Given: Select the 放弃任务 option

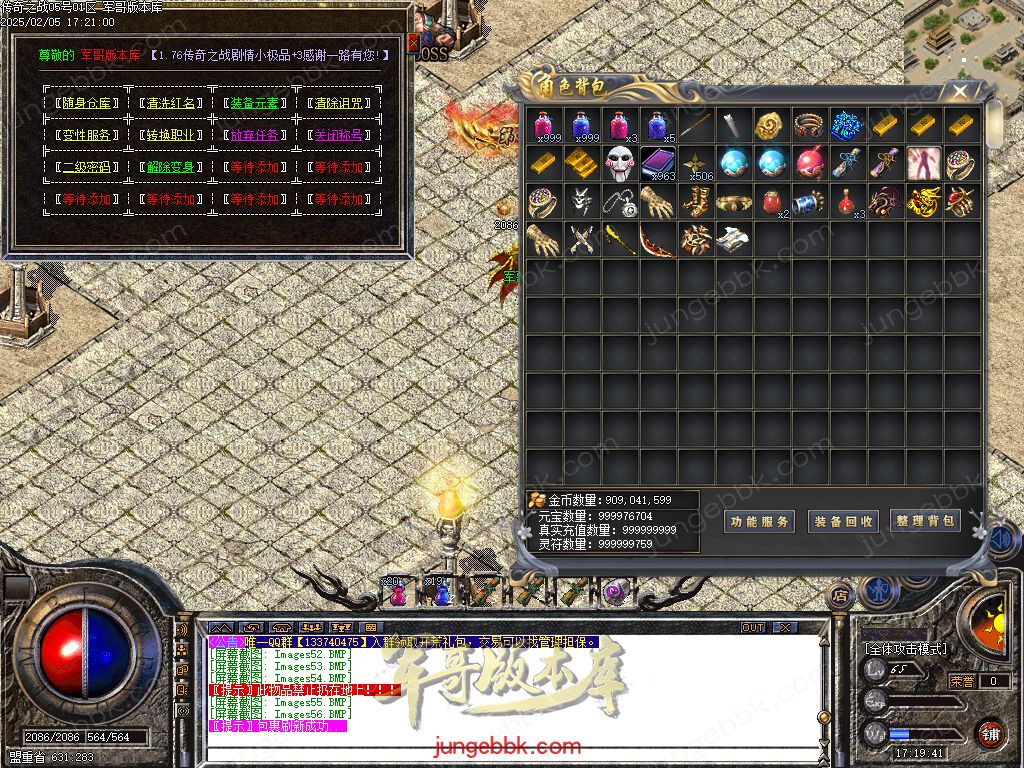Looking at the screenshot, I should tap(254, 135).
